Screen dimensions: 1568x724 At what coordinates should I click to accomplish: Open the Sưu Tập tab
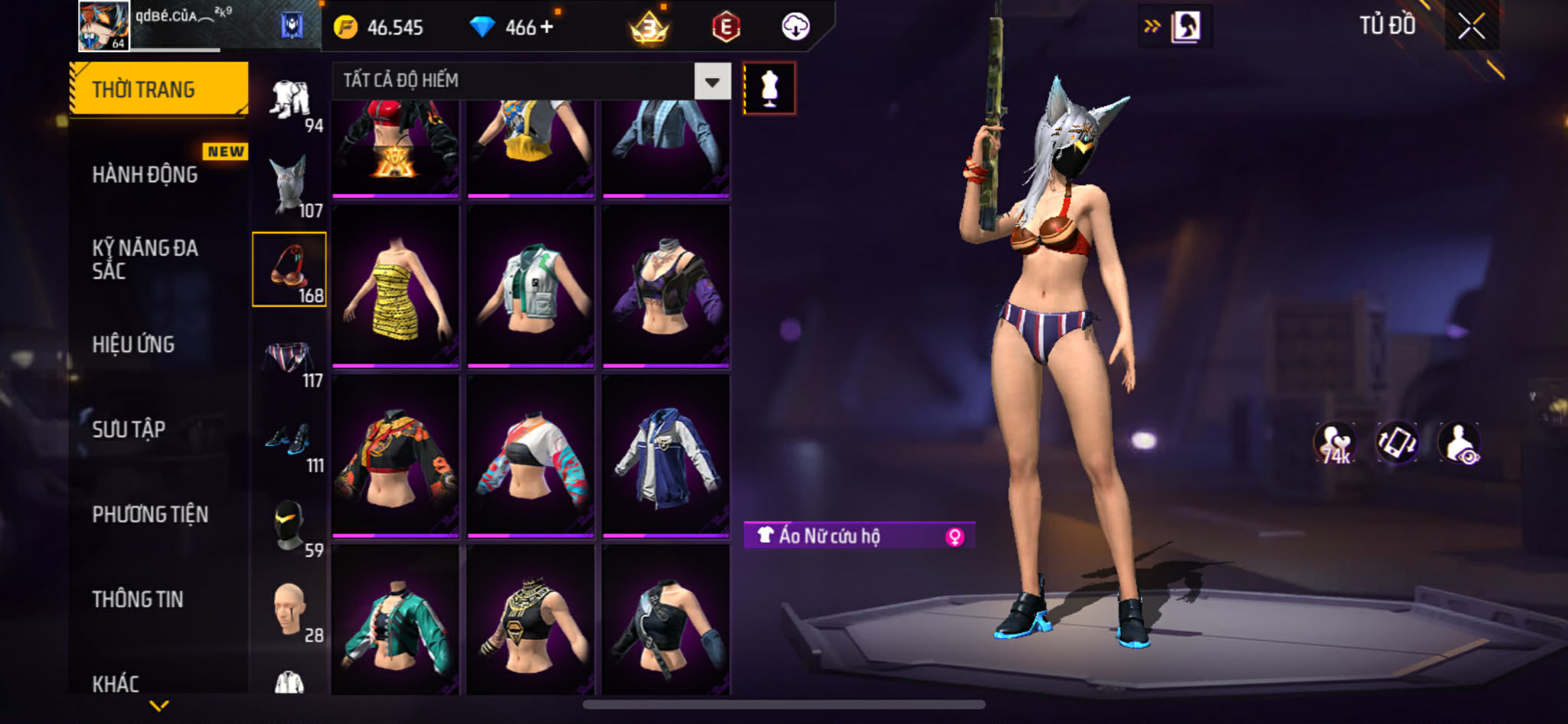tap(129, 429)
